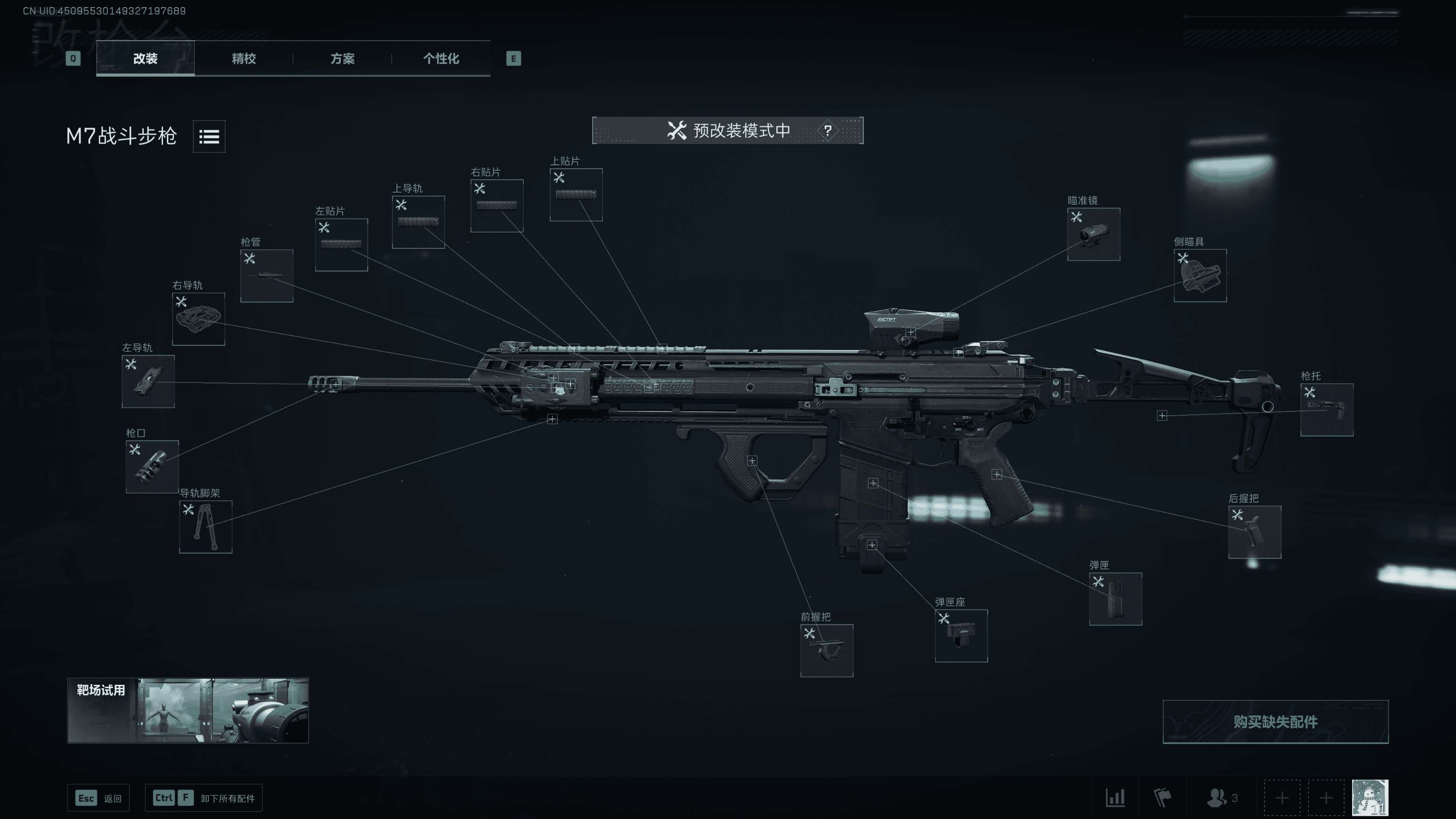Open the 侧瞄具 side sight slot
This screenshot has width=1456, height=819.
click(x=1200, y=276)
